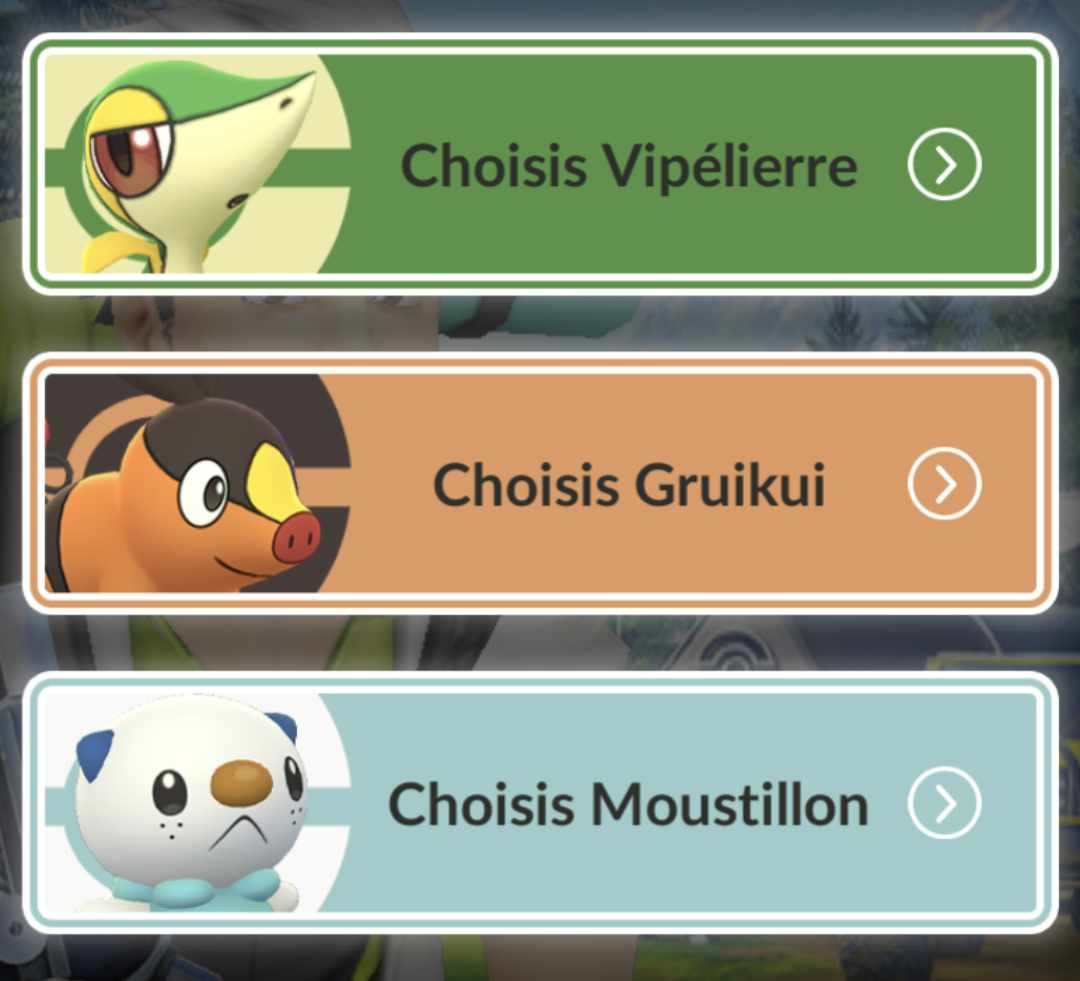Select the Choisis Gruikui option
The width and height of the screenshot is (1080, 981).
(x=628, y=485)
